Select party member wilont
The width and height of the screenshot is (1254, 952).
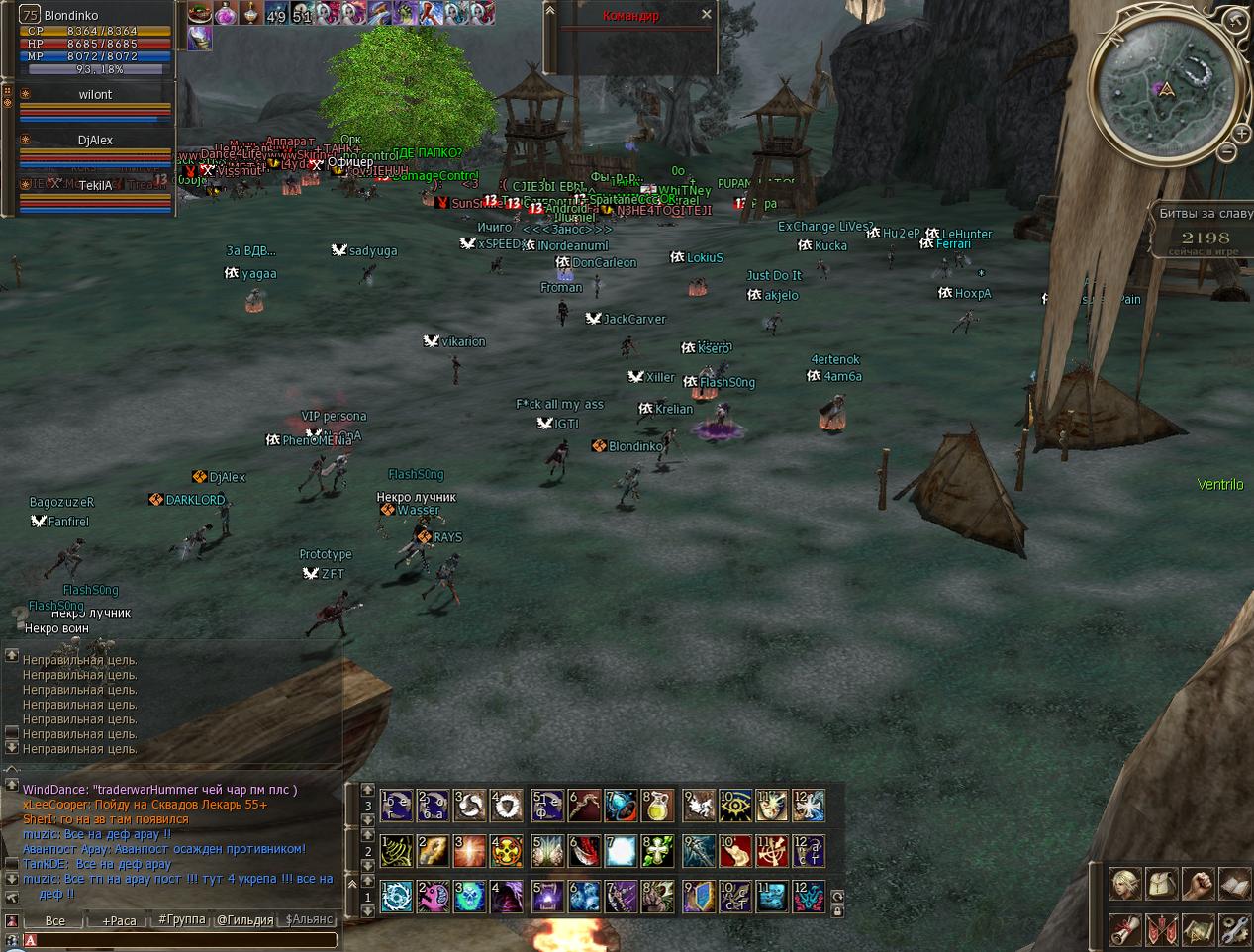[95, 95]
